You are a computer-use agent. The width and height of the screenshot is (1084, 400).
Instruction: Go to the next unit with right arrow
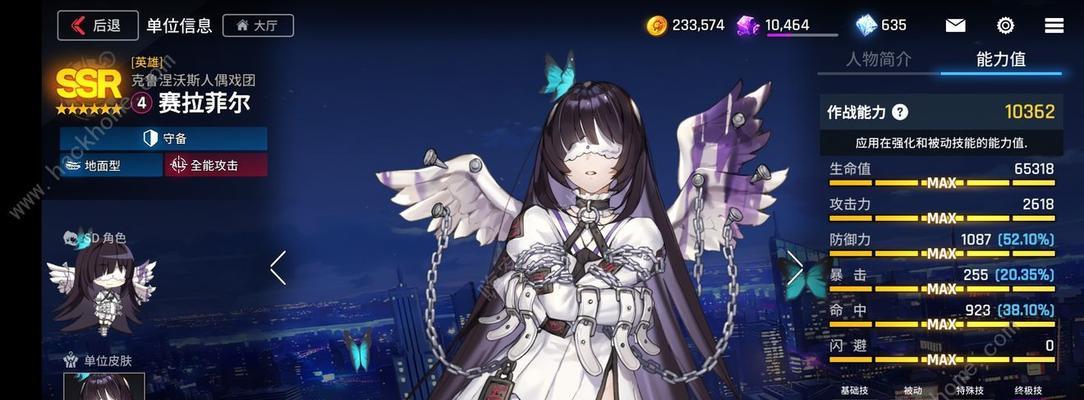795,267
